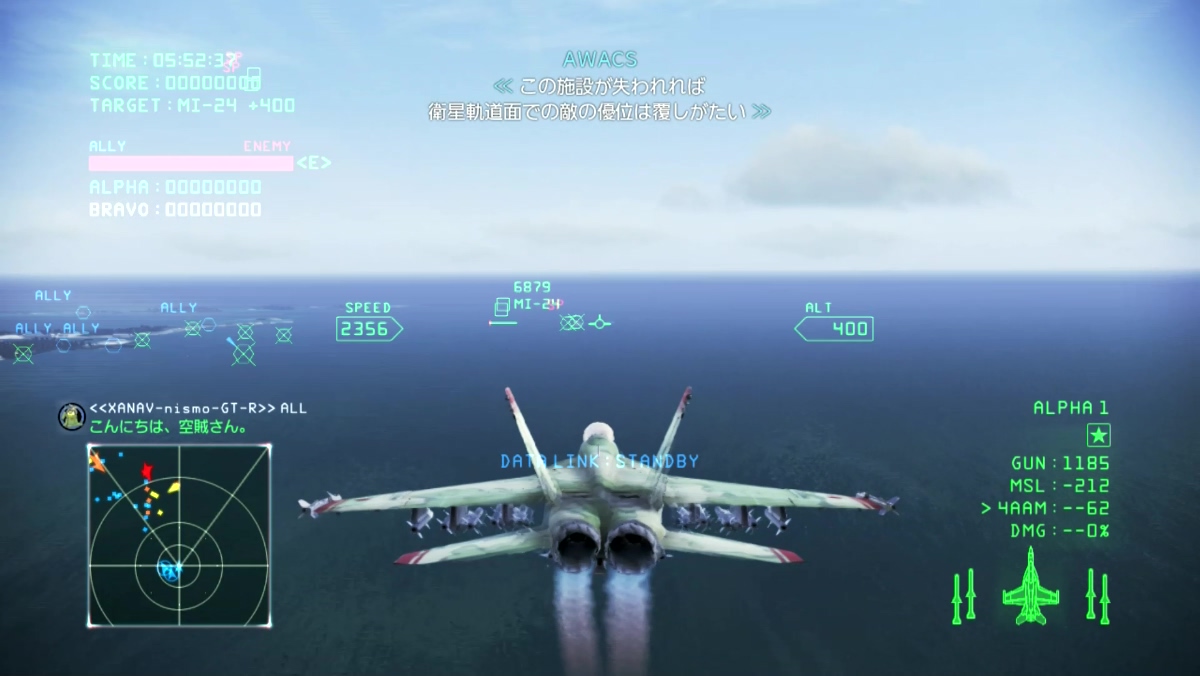Click the circular radar minimap

179,536
